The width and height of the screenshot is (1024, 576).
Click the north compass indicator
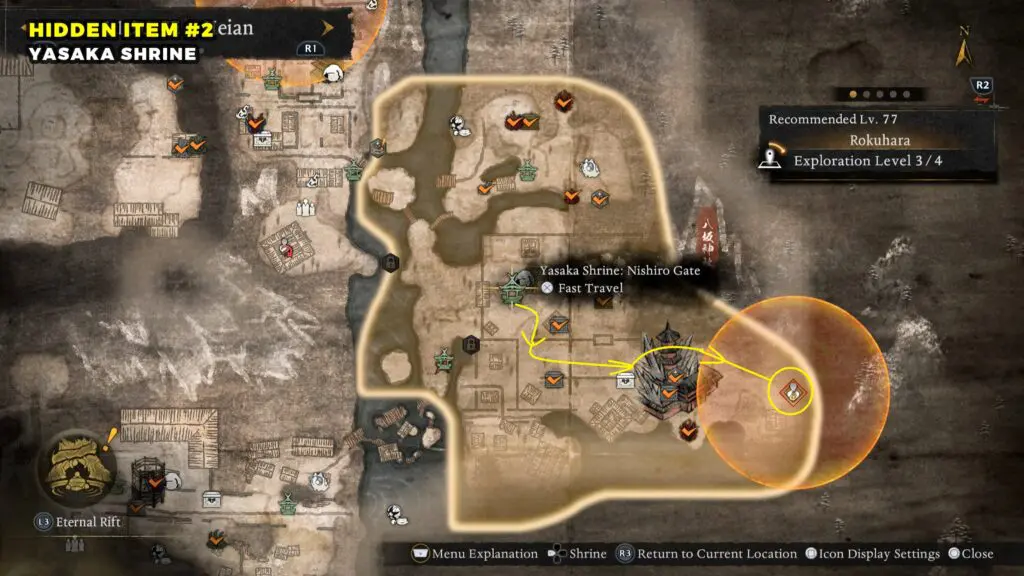pyautogui.click(x=964, y=48)
